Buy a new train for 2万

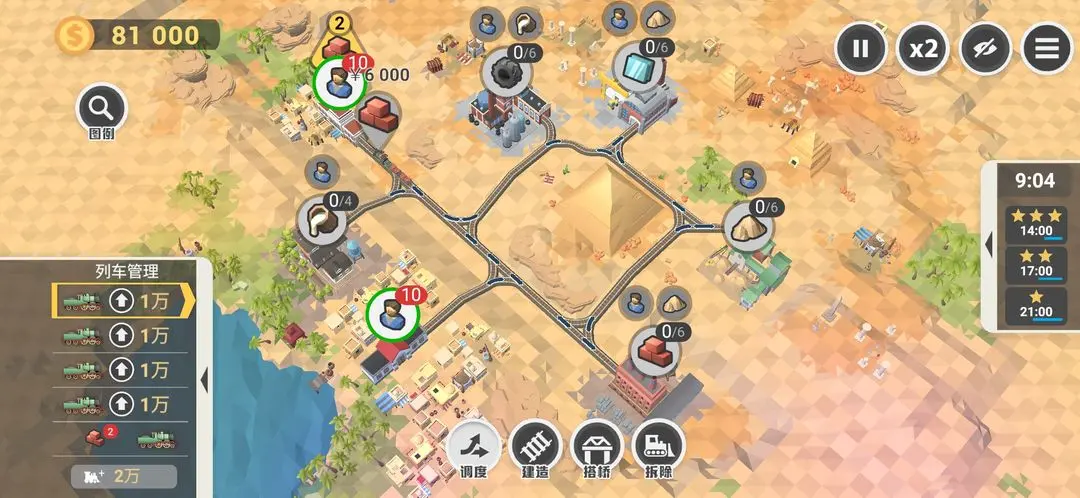click(x=123, y=476)
